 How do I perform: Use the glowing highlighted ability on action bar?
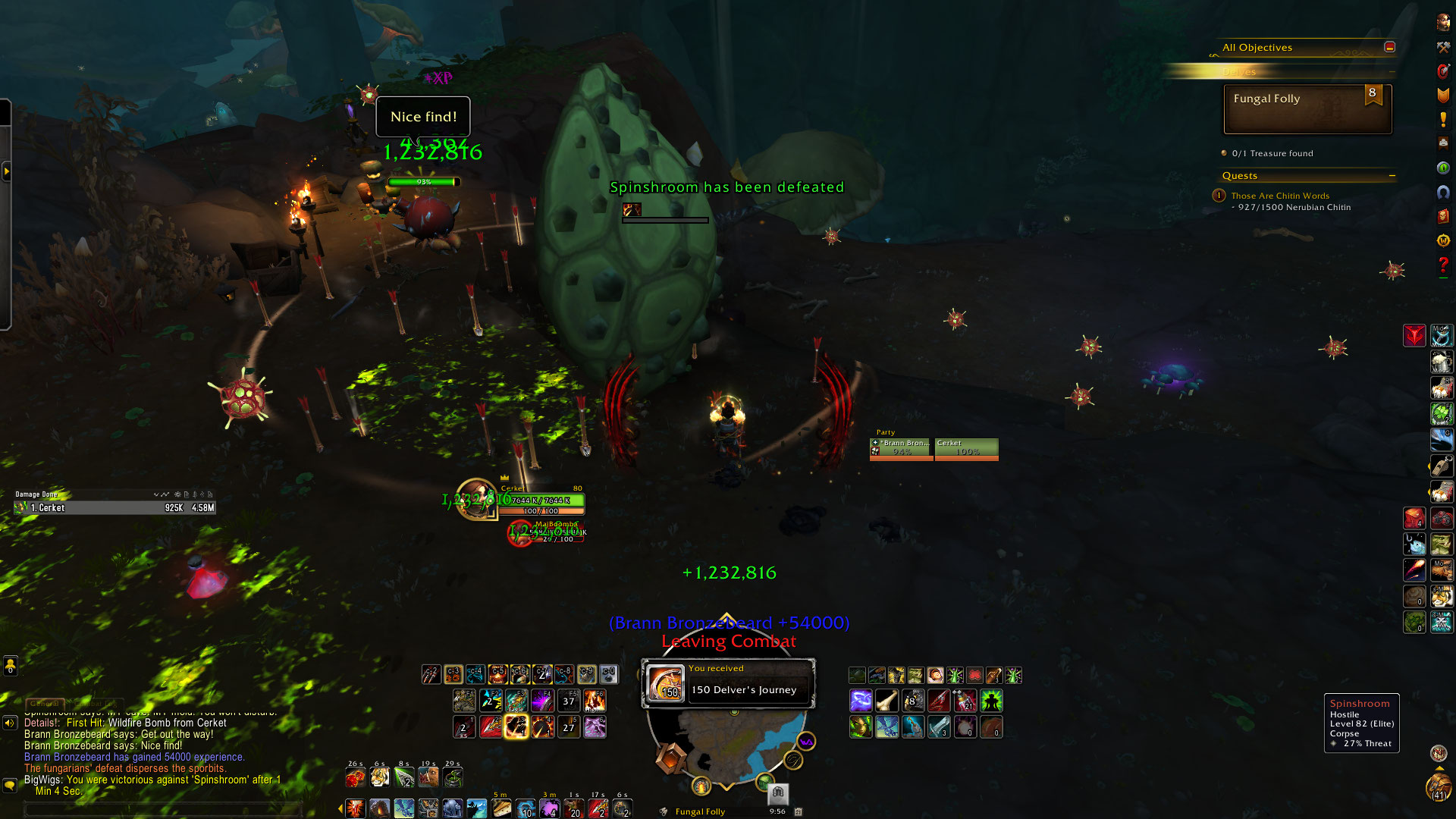(516, 727)
